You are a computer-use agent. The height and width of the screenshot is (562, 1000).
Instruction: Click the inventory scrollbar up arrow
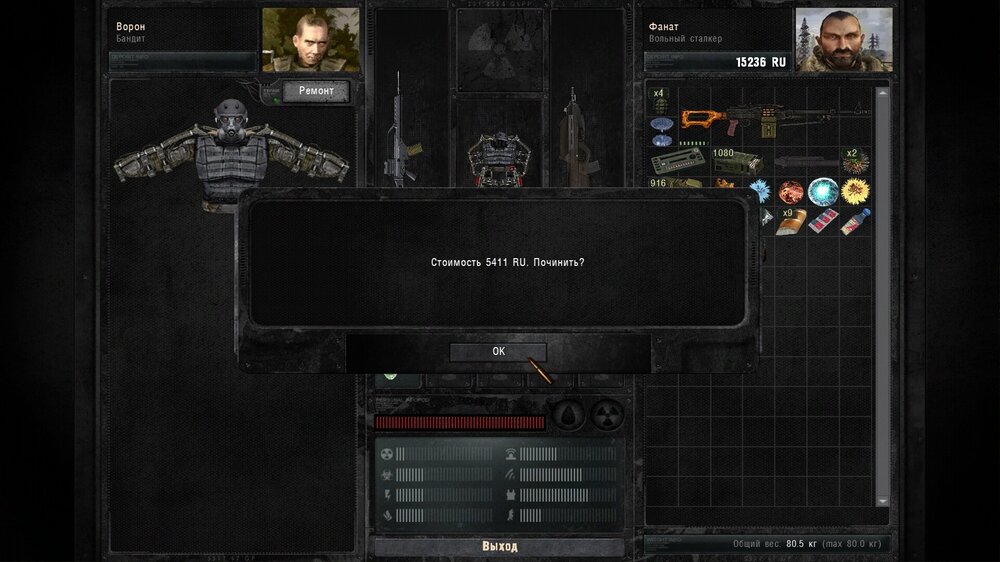coord(882,93)
